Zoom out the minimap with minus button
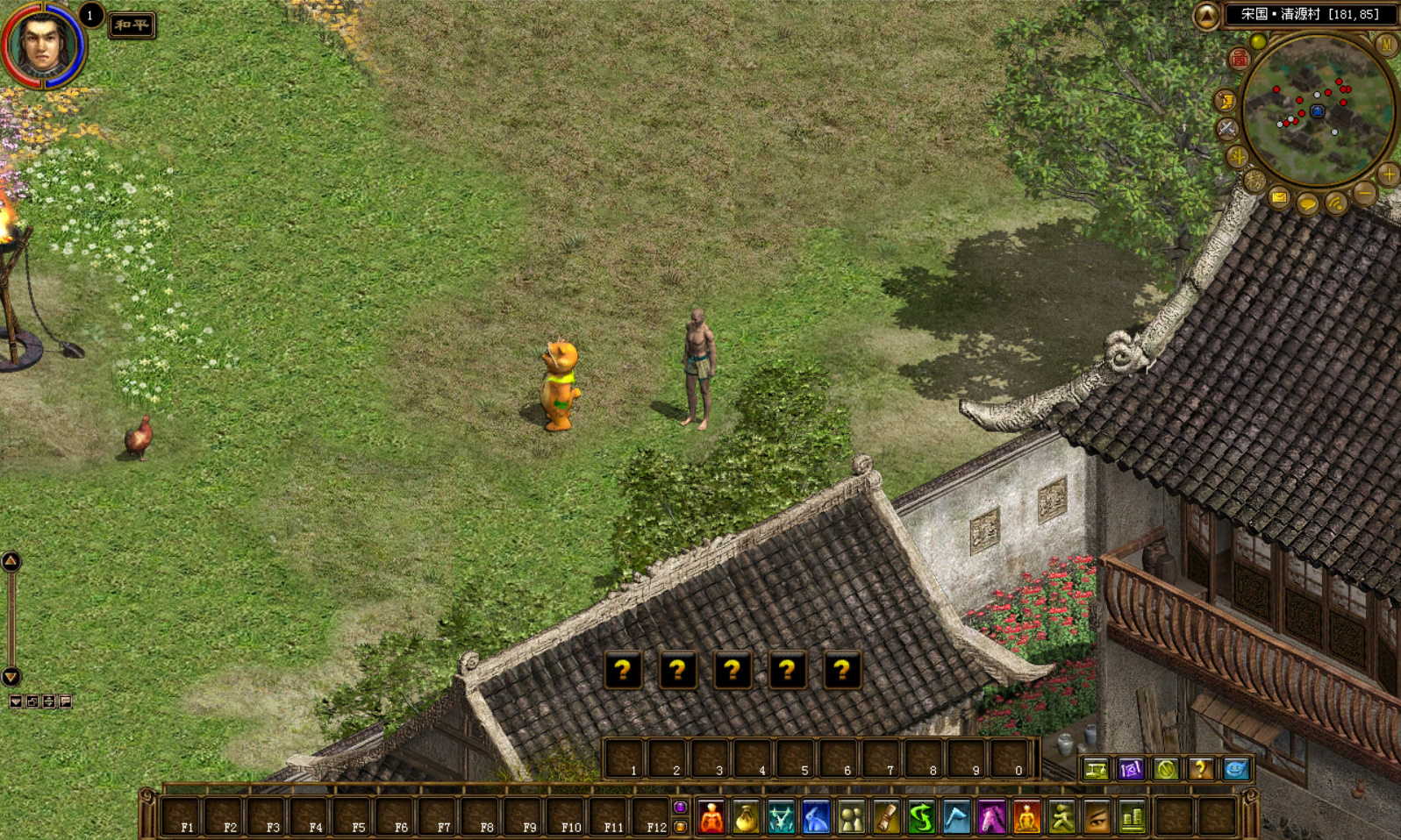The image size is (1401, 840). coord(1364,192)
